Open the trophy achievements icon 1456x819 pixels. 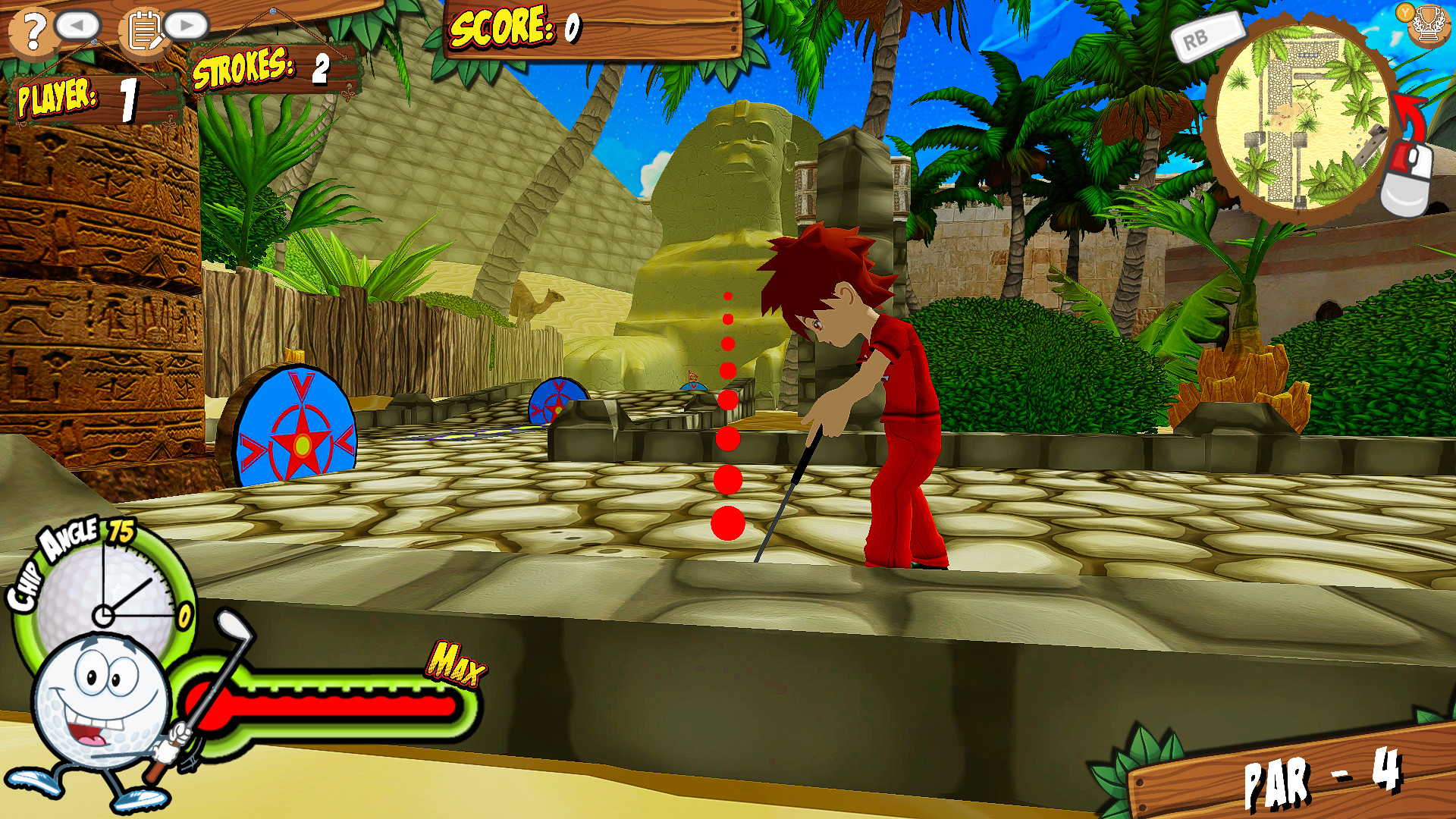1428,25
